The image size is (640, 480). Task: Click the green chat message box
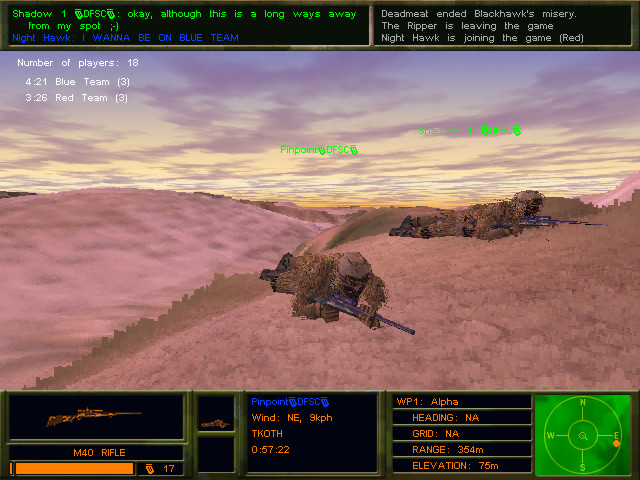coord(186,25)
